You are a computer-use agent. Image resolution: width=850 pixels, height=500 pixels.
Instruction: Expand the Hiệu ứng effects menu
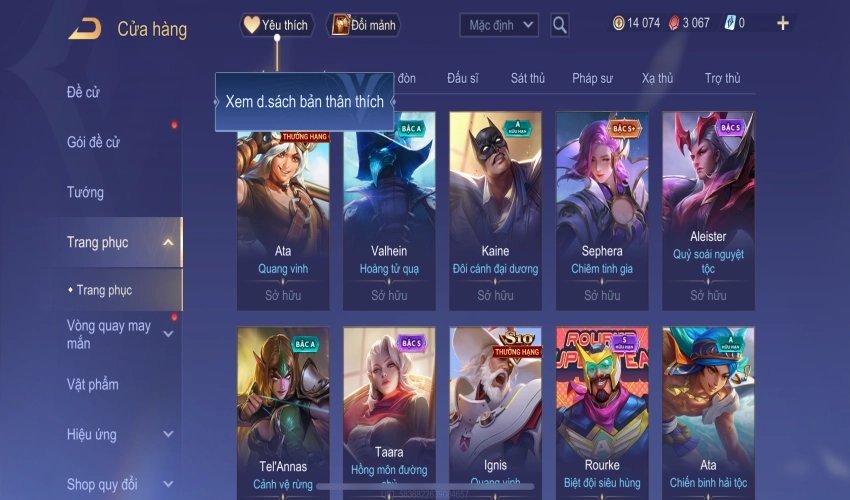[167, 434]
